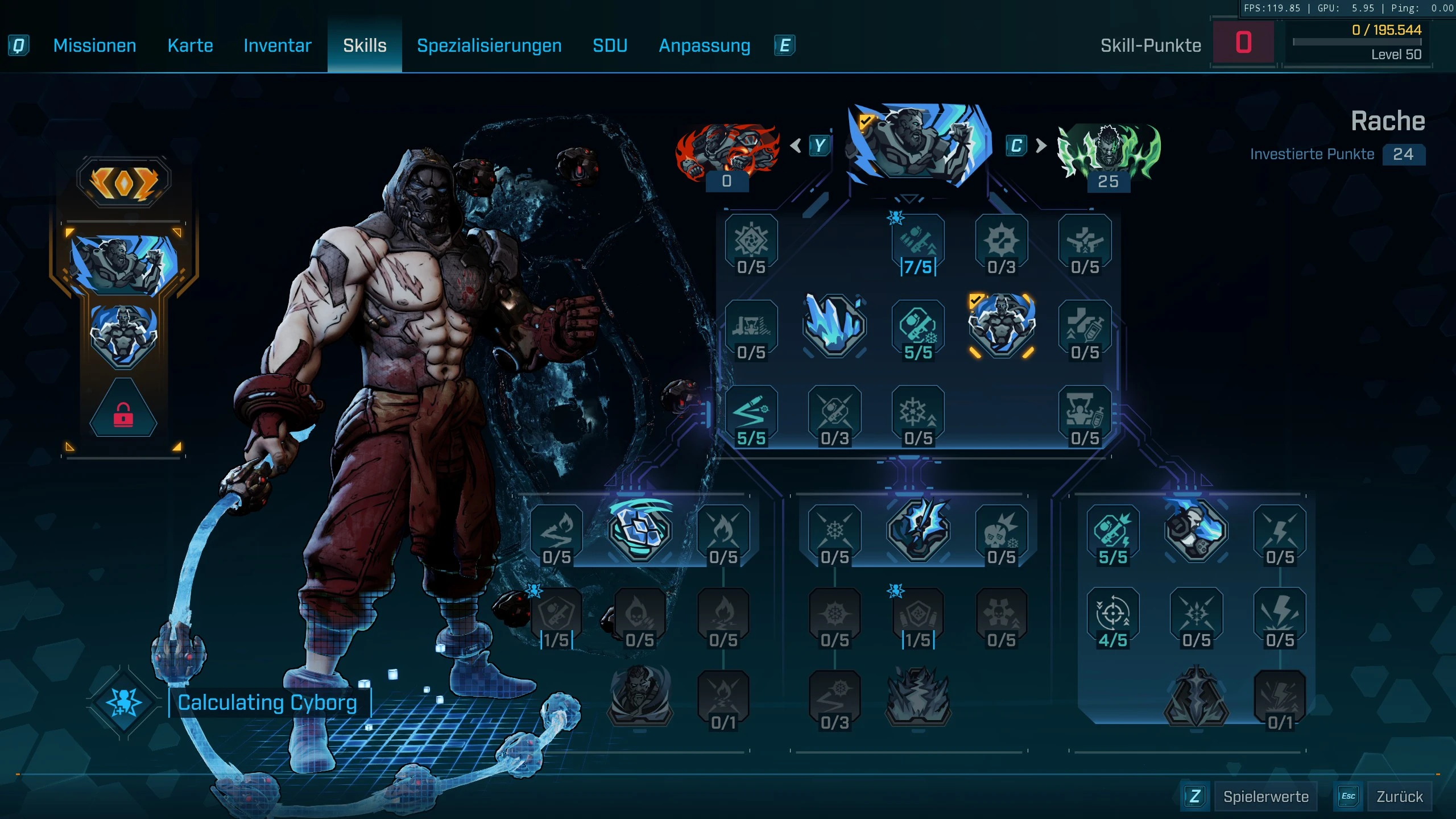Select the selected blue muscular figure action skill
Screen dimensions: 1456x819
(1001, 326)
